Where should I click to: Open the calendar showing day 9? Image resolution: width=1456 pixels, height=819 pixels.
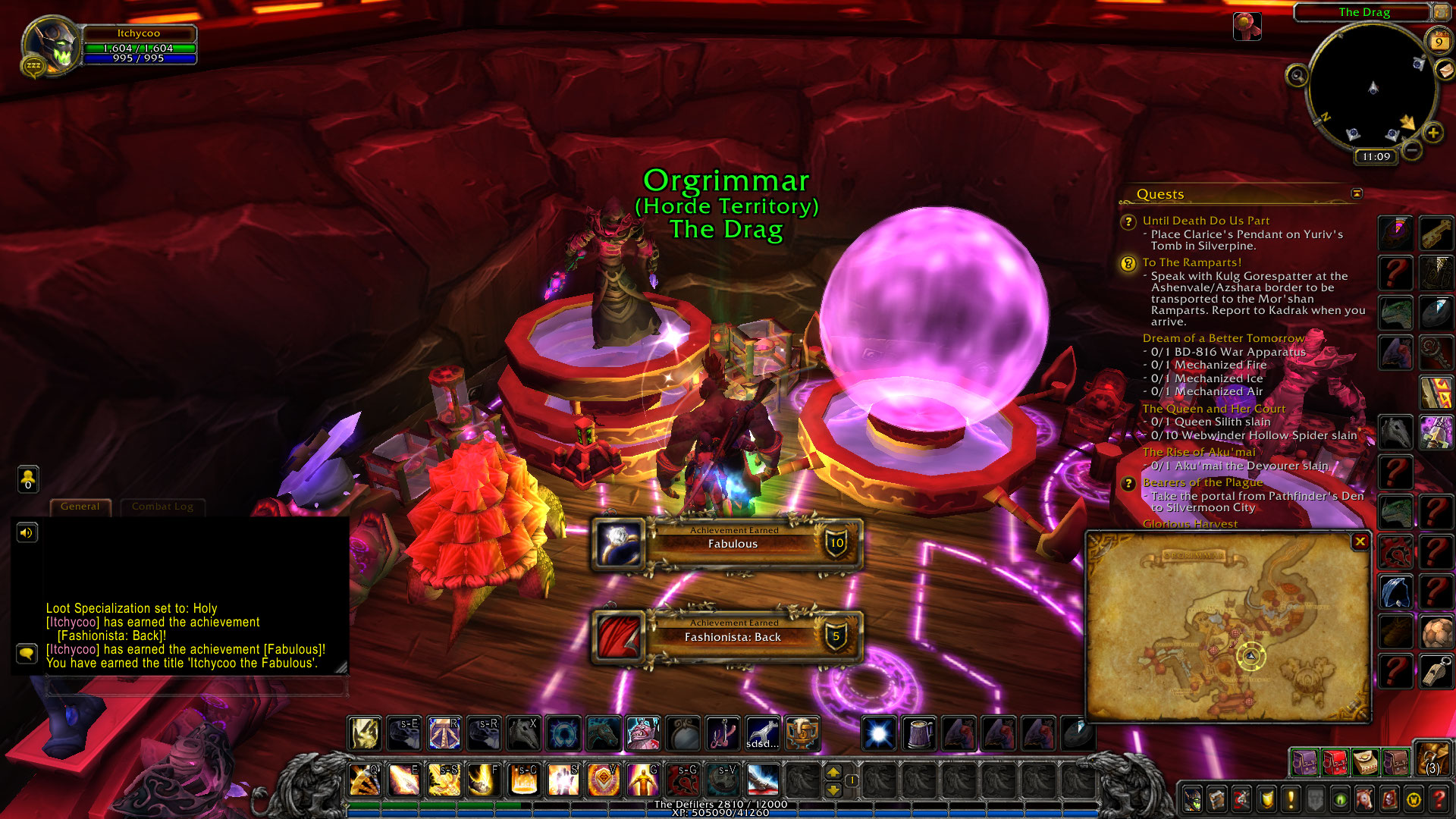[1438, 42]
